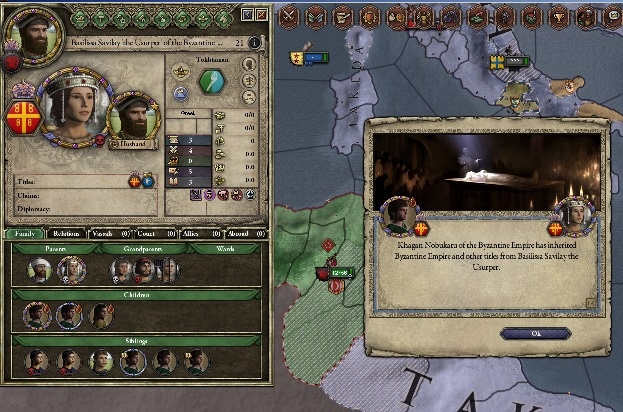Select Khagan Nobukara's portrait in the message
The image size is (623, 412).
point(398,215)
